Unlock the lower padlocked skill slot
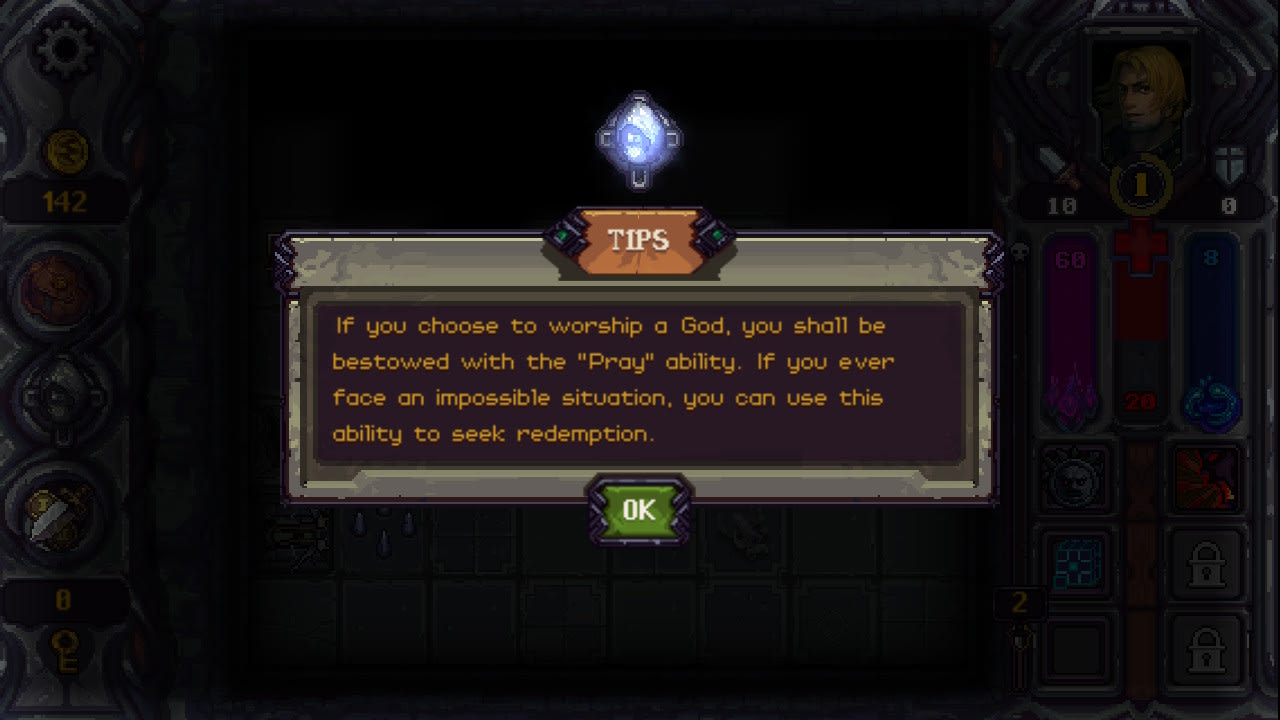The width and height of the screenshot is (1280, 720). 1207,650
